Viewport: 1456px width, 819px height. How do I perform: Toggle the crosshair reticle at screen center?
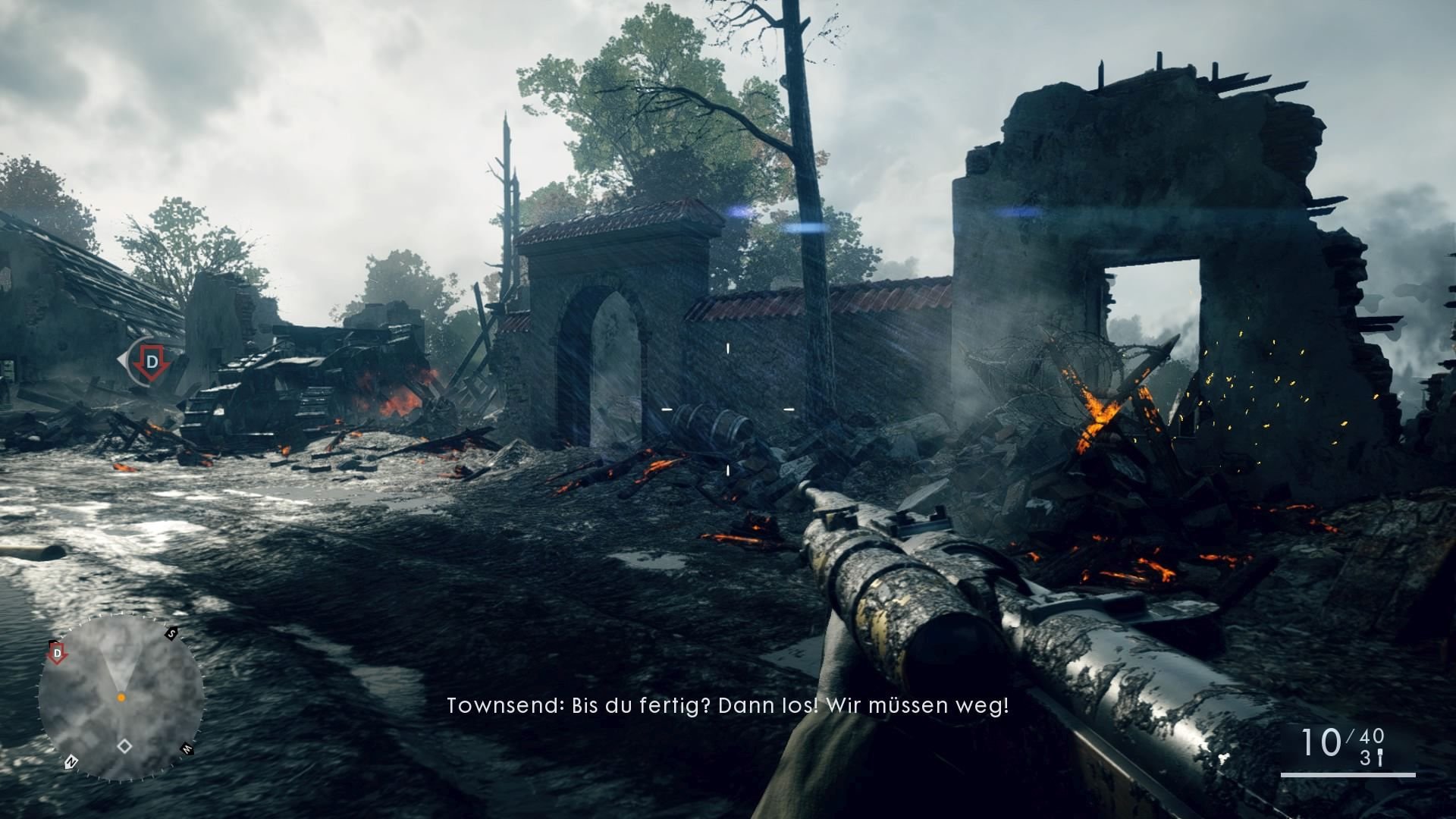(x=726, y=409)
